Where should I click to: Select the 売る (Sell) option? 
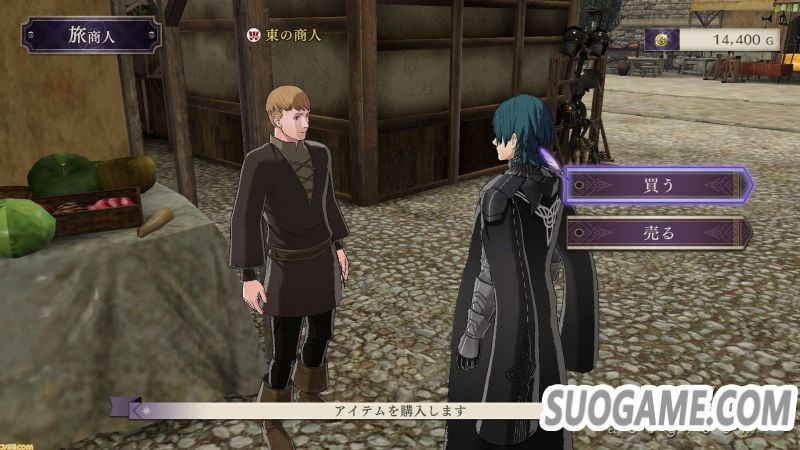[x=657, y=233]
